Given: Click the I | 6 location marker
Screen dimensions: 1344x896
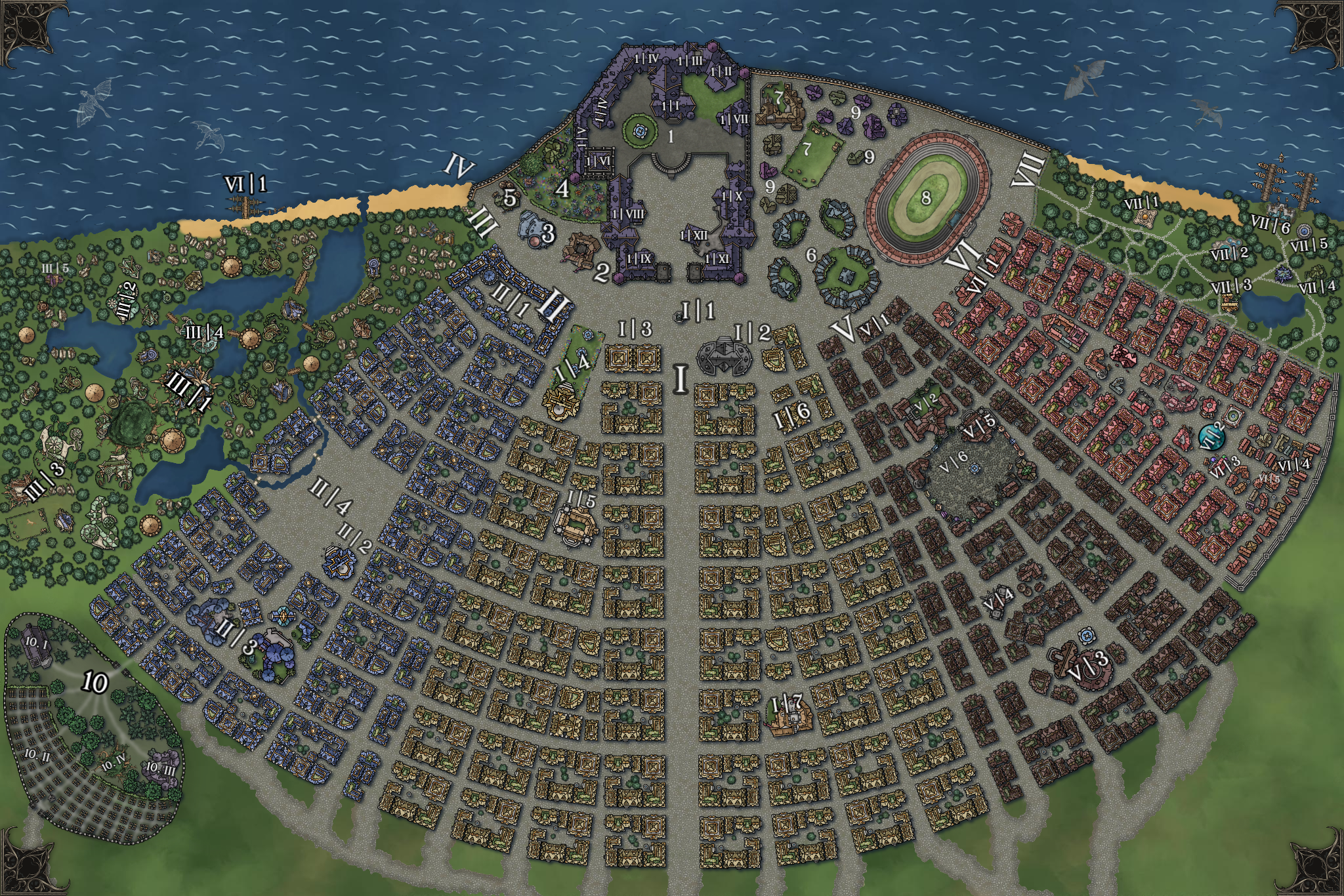Looking at the screenshot, I should click(x=792, y=414).
